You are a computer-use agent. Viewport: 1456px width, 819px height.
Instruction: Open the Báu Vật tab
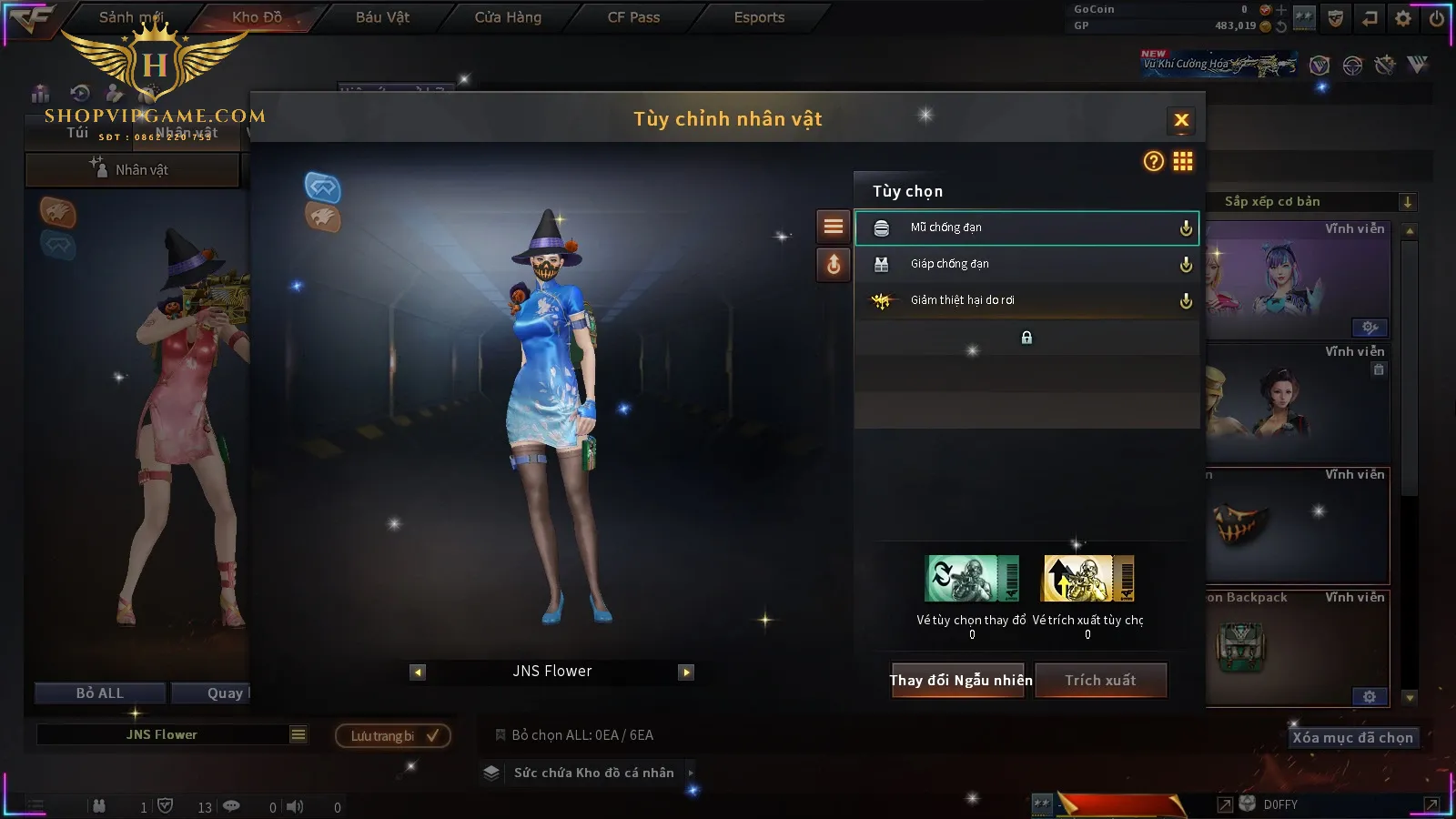[382, 17]
